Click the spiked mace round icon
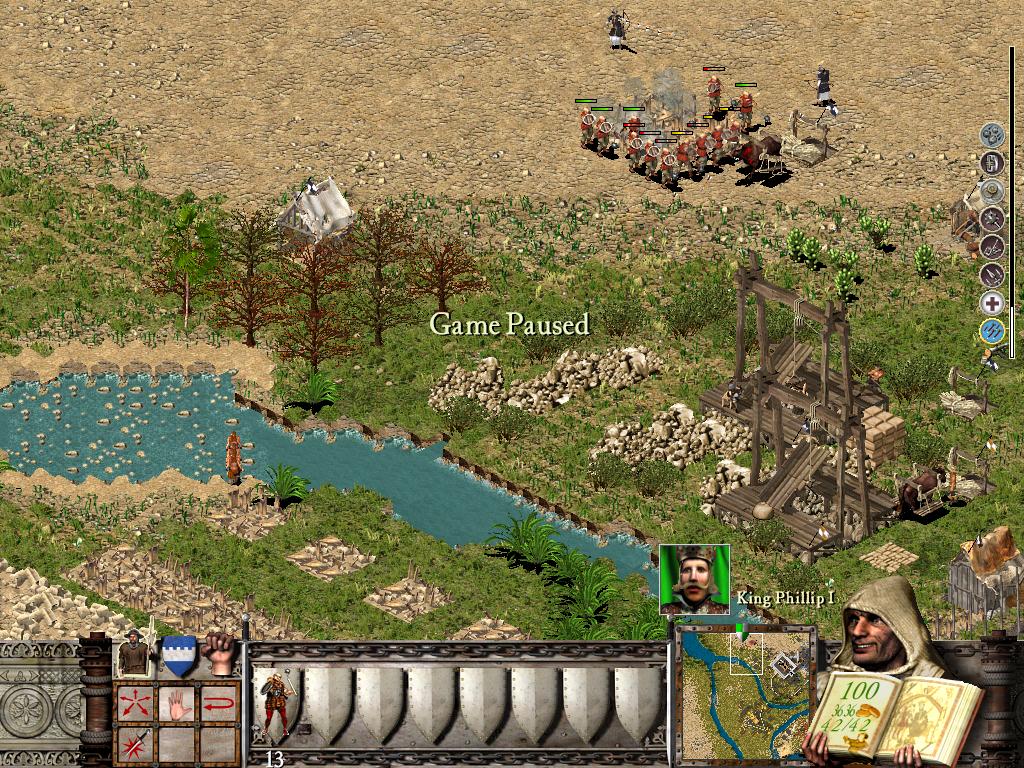The width and height of the screenshot is (1024, 768). pos(991,217)
